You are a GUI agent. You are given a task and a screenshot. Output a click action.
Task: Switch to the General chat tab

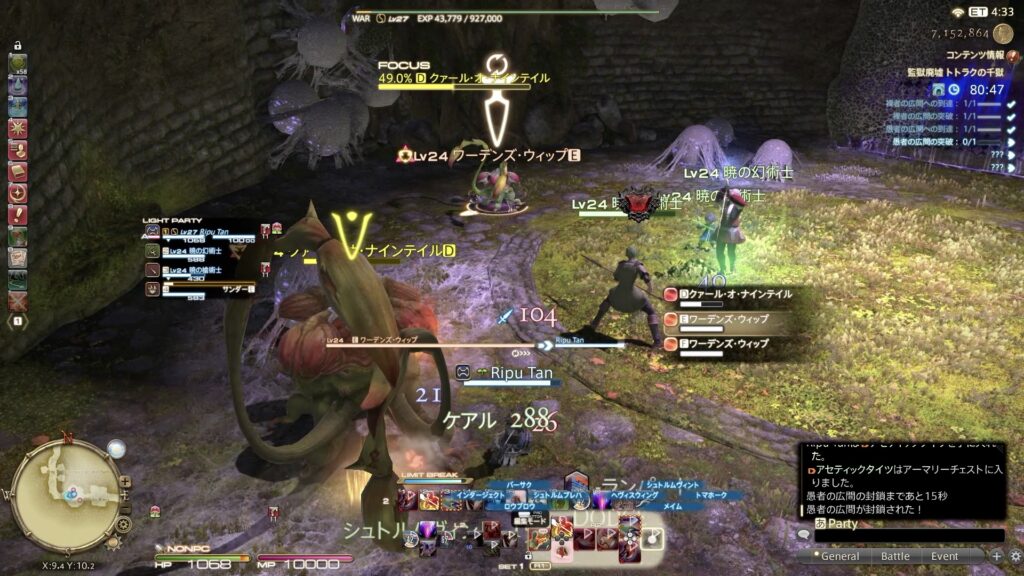pos(840,556)
